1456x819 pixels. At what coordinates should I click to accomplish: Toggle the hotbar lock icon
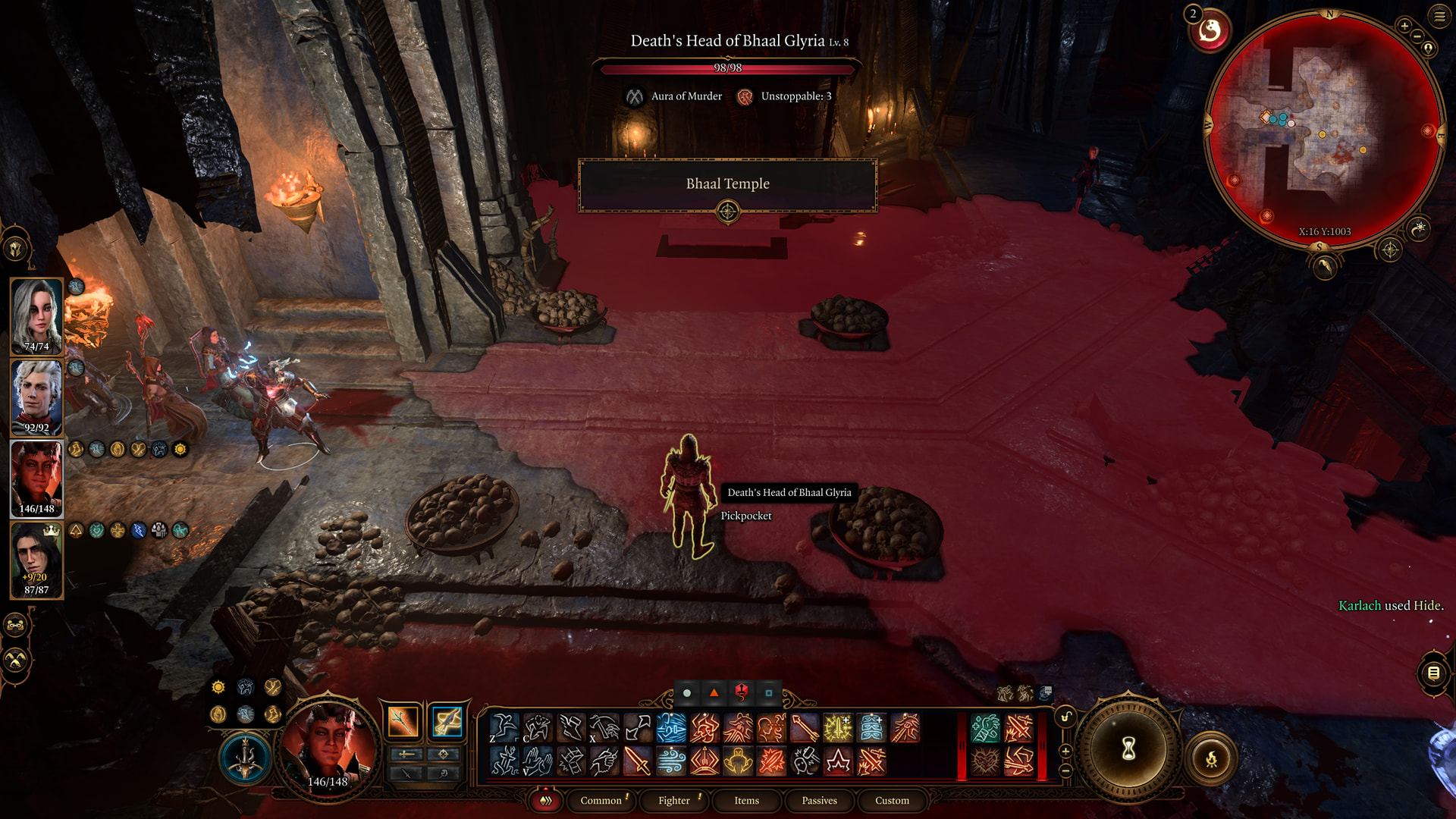tap(1065, 717)
